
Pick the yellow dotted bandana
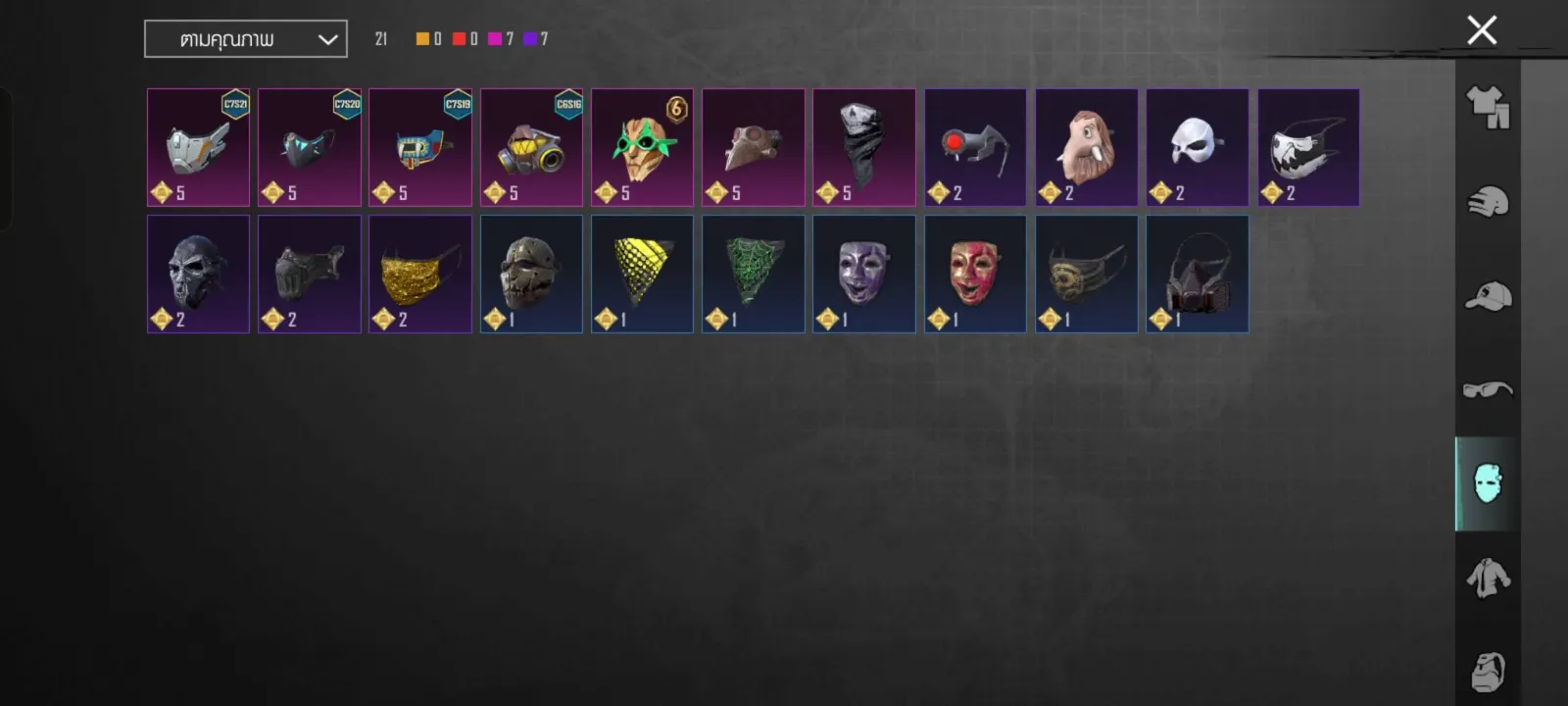[642, 275]
